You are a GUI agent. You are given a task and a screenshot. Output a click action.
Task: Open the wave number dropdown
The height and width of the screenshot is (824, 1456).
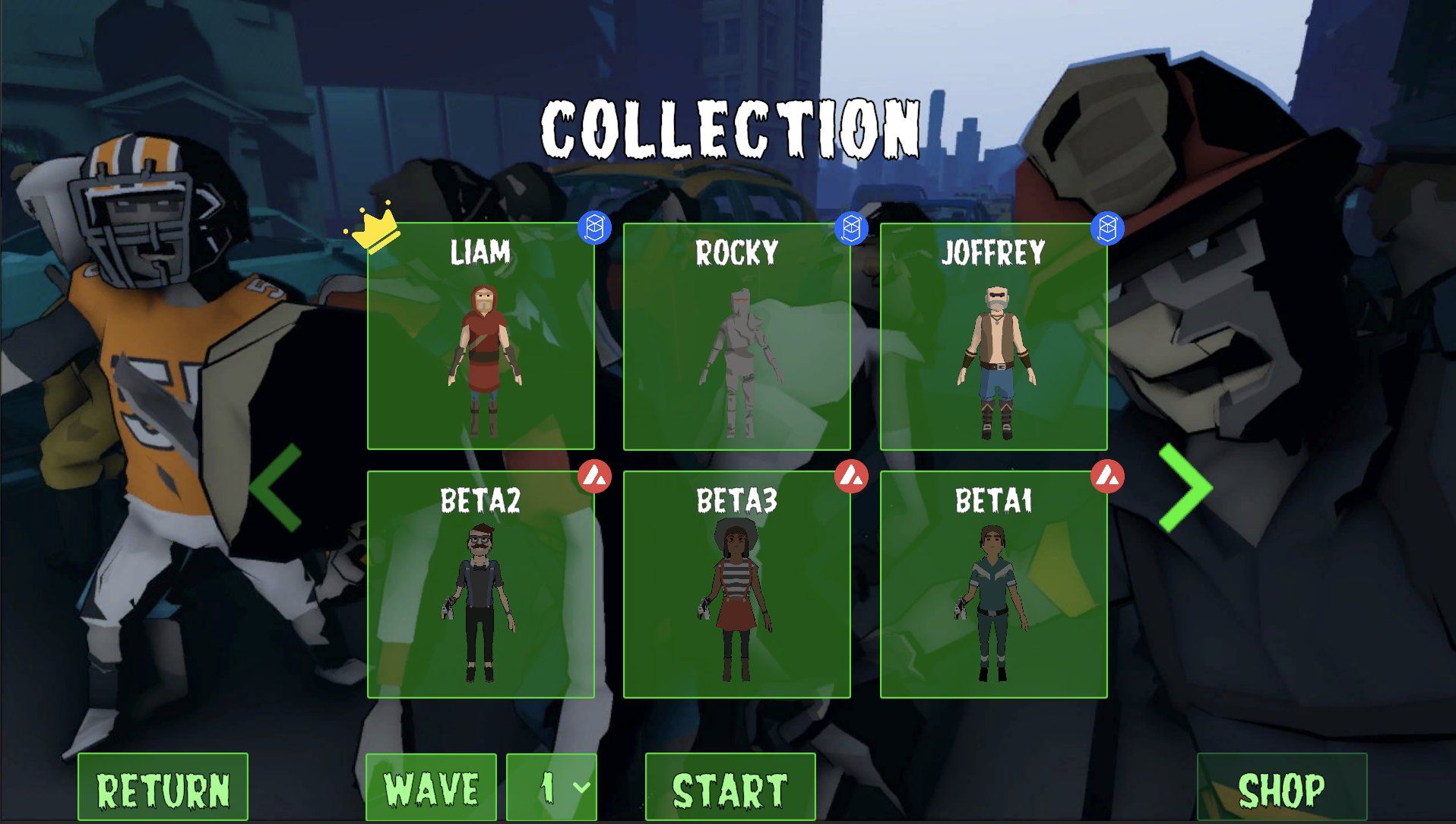(552, 788)
